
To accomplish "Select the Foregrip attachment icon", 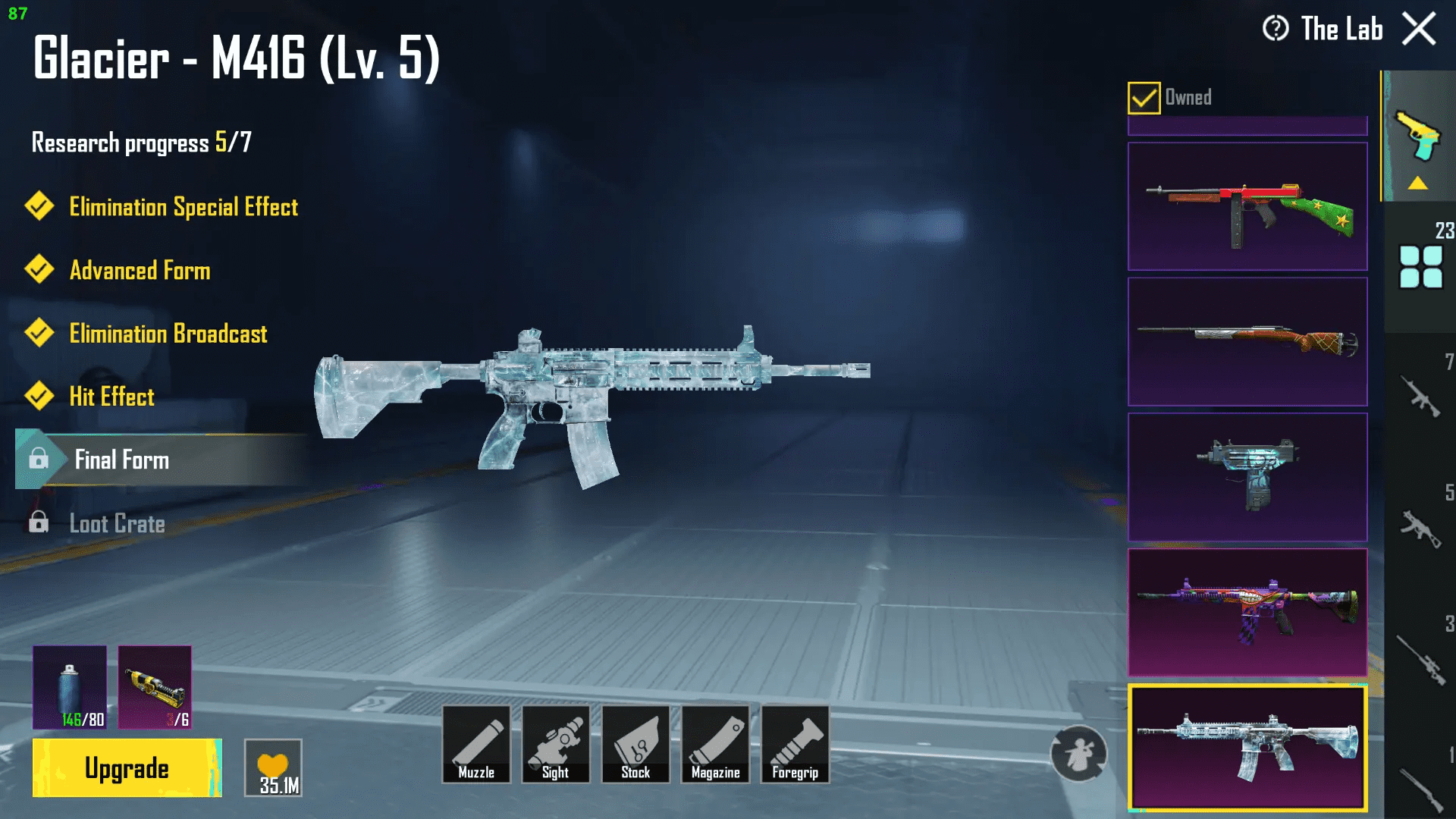I will coord(795,743).
